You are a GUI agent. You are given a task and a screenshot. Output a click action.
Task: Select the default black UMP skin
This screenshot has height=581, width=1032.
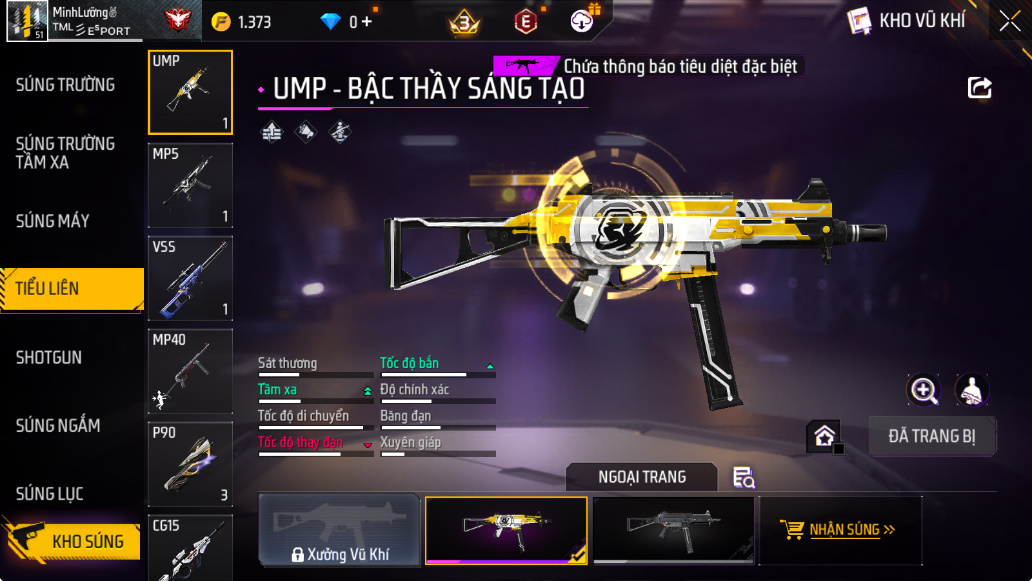coord(672,530)
